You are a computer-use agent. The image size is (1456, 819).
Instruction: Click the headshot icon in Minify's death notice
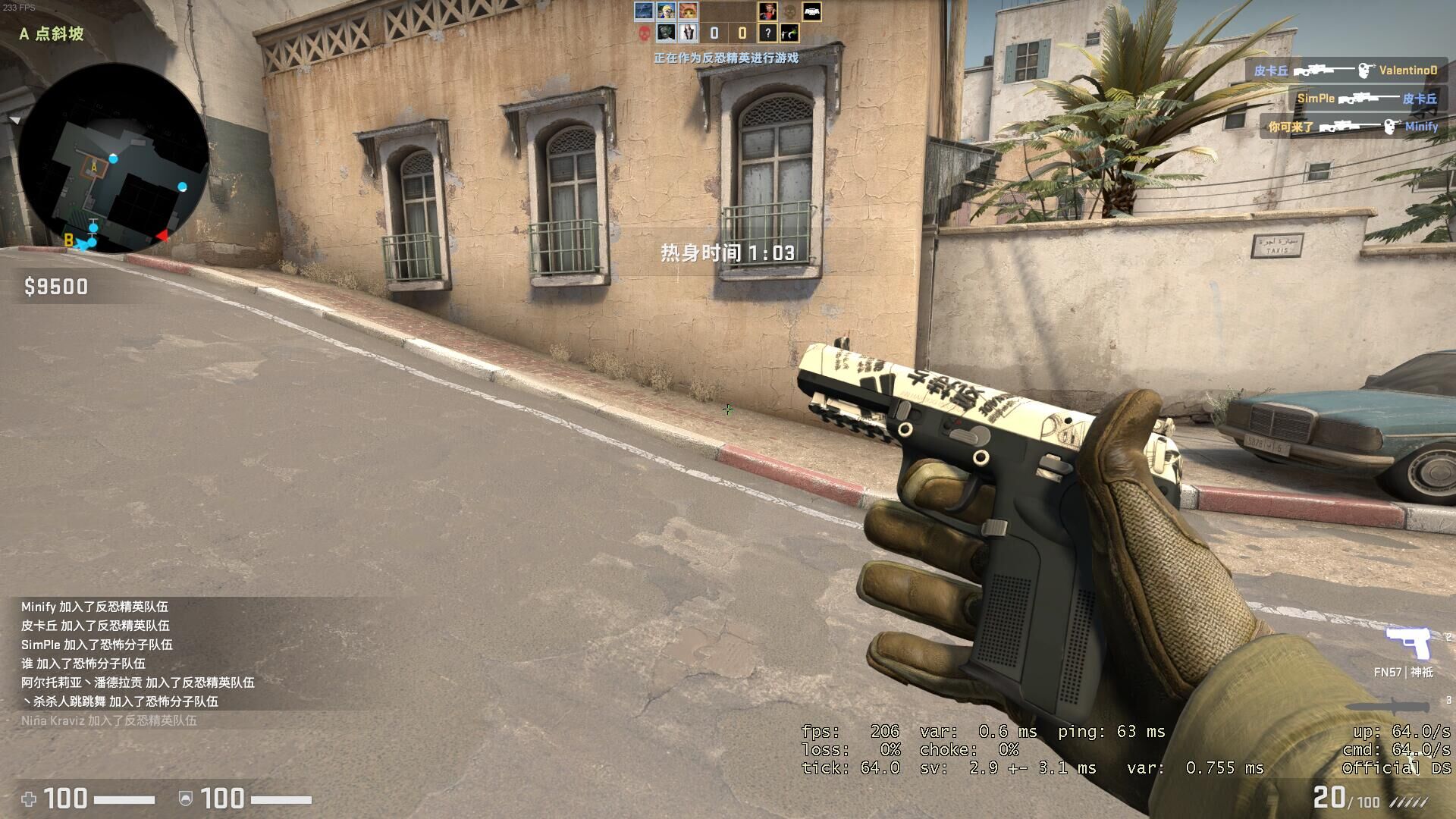point(1389,127)
